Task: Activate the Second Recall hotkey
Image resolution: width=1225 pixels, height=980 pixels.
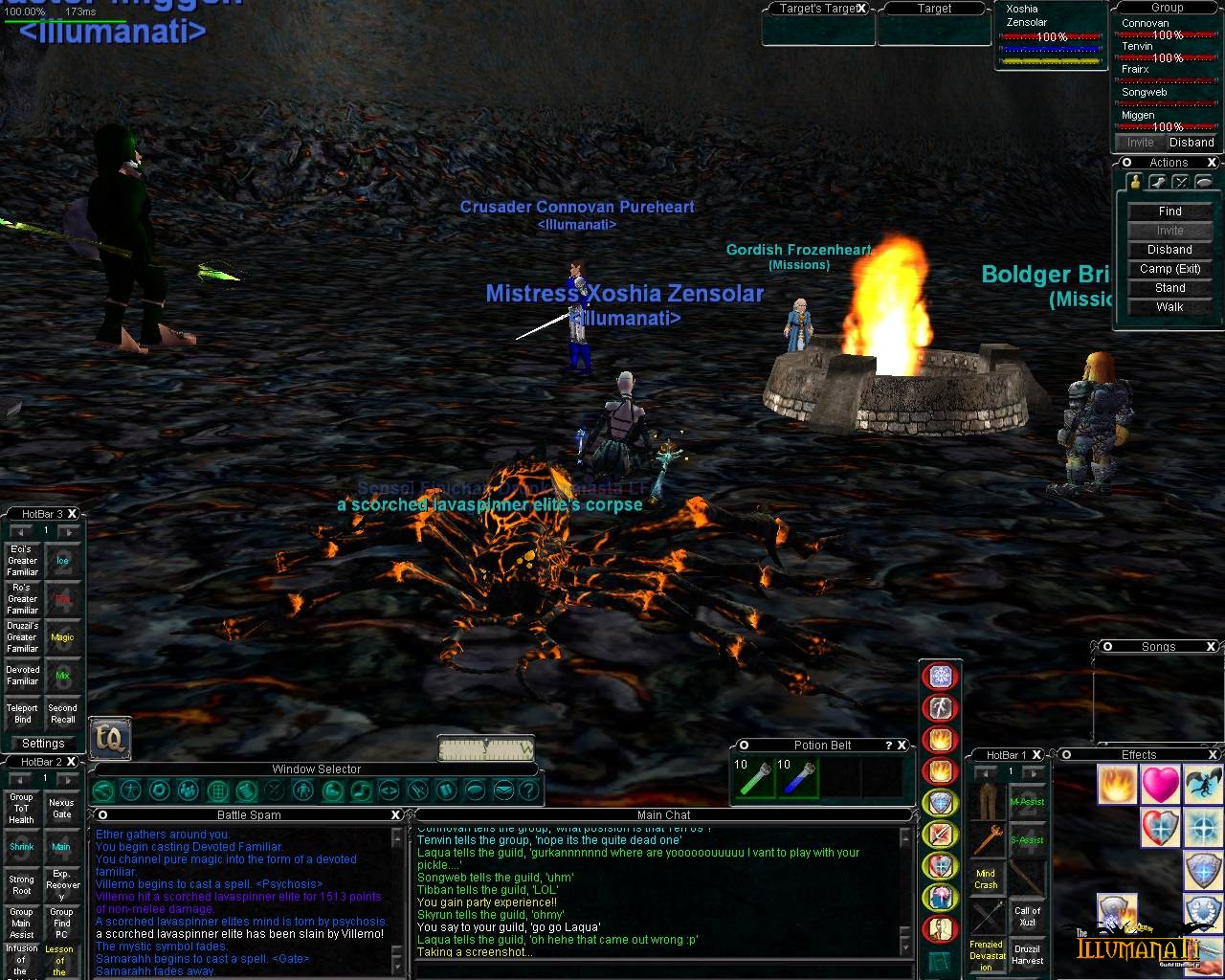Action: (x=62, y=714)
